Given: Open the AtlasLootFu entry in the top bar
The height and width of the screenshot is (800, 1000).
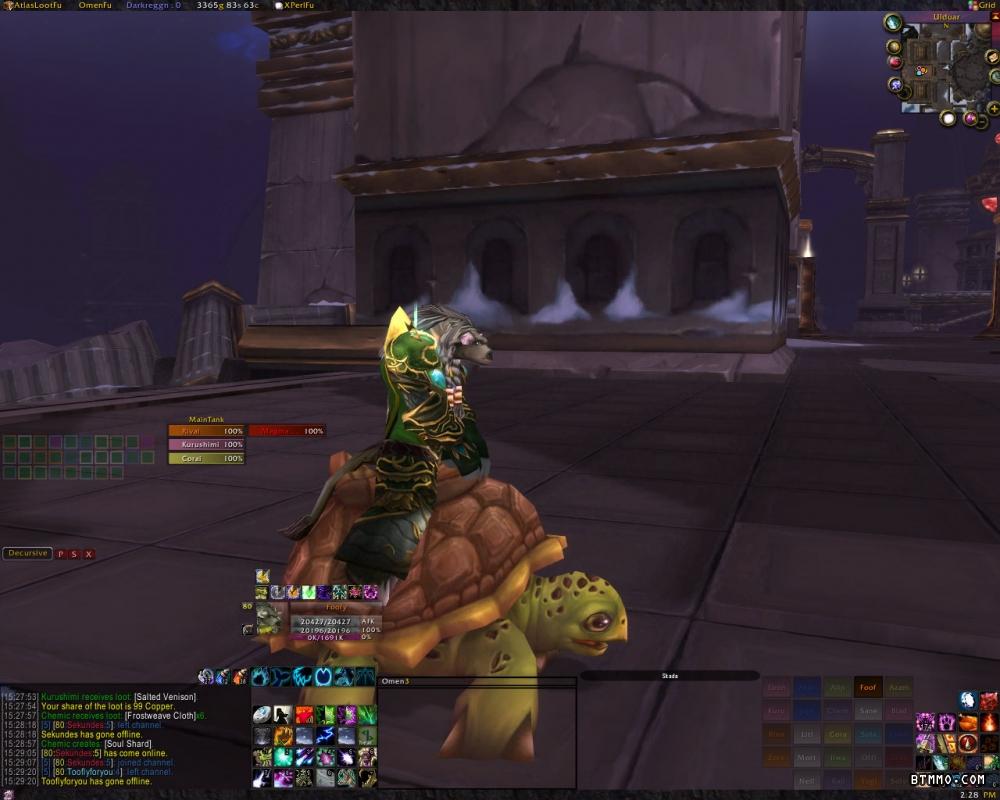Looking at the screenshot, I should click(31, 5).
